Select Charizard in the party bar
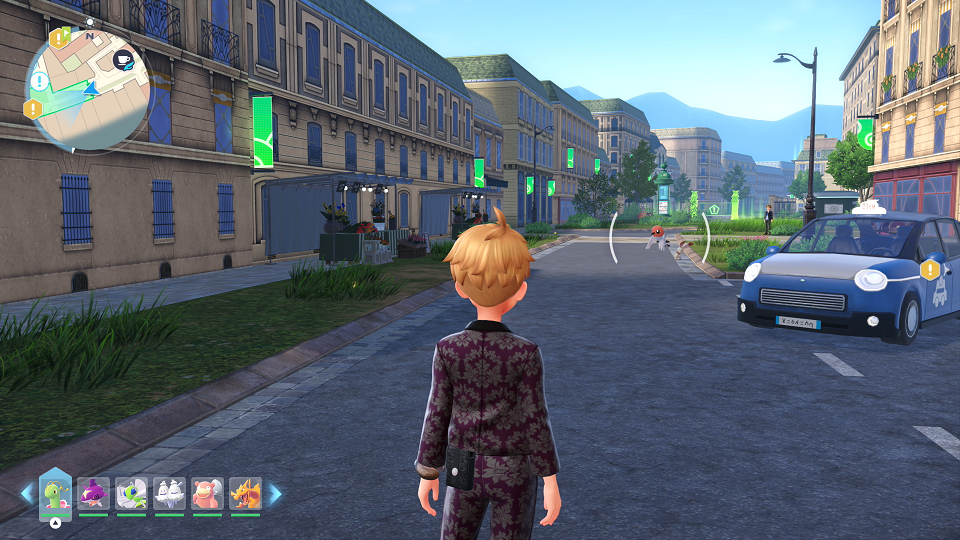Viewport: 960px width, 540px height. pos(245,494)
